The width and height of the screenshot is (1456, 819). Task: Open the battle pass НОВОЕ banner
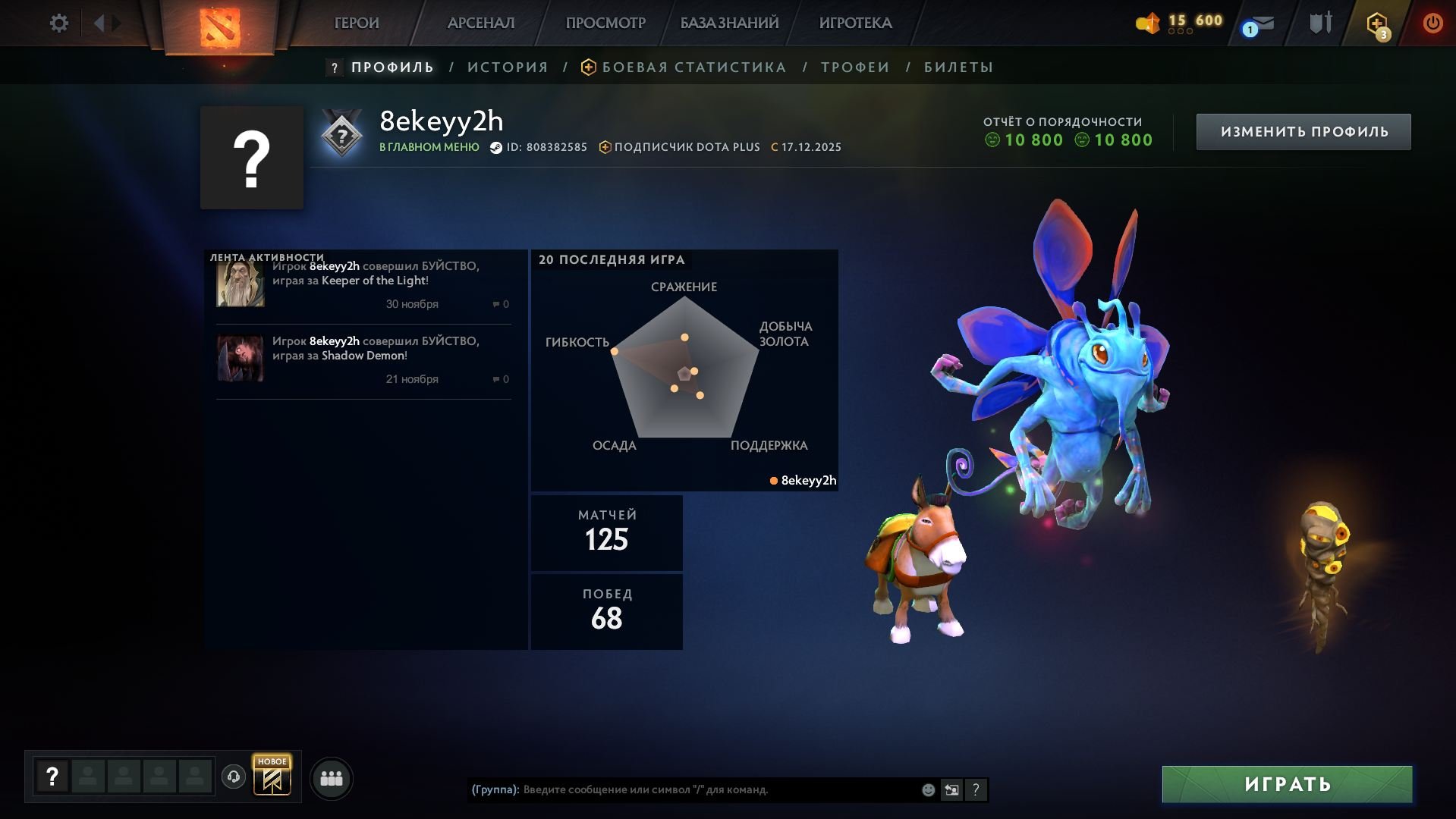click(x=273, y=777)
